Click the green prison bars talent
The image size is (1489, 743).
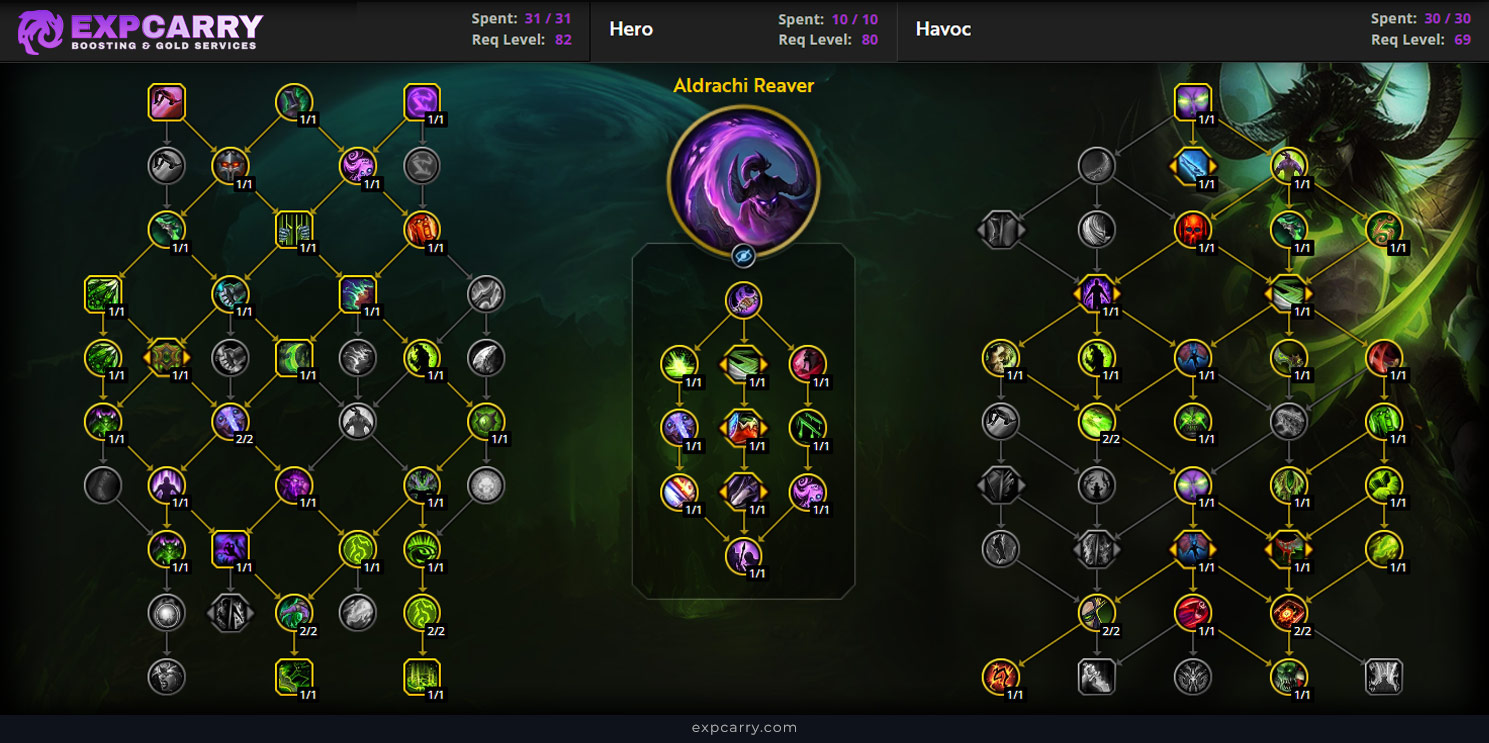point(294,230)
